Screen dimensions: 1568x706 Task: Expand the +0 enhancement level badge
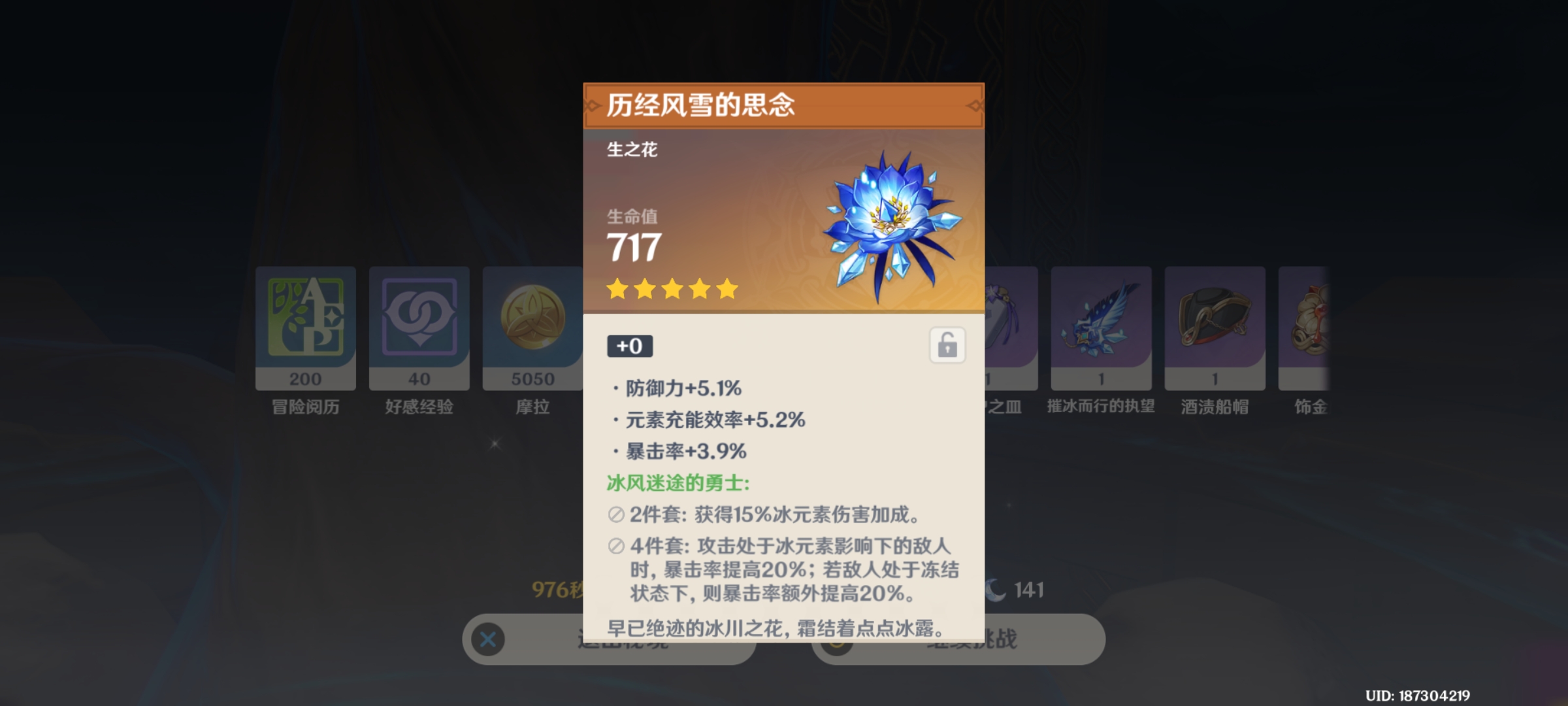(x=629, y=346)
